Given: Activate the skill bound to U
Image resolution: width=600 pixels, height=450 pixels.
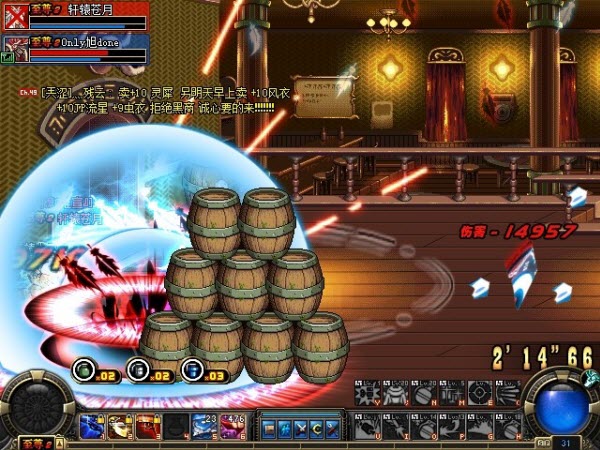Looking at the screenshot, I should (368, 424).
